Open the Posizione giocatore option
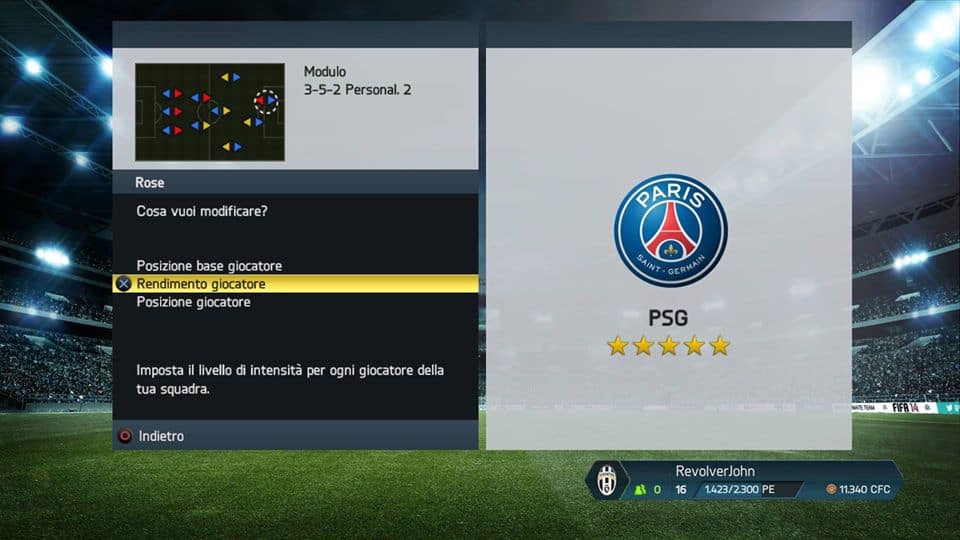 point(193,302)
